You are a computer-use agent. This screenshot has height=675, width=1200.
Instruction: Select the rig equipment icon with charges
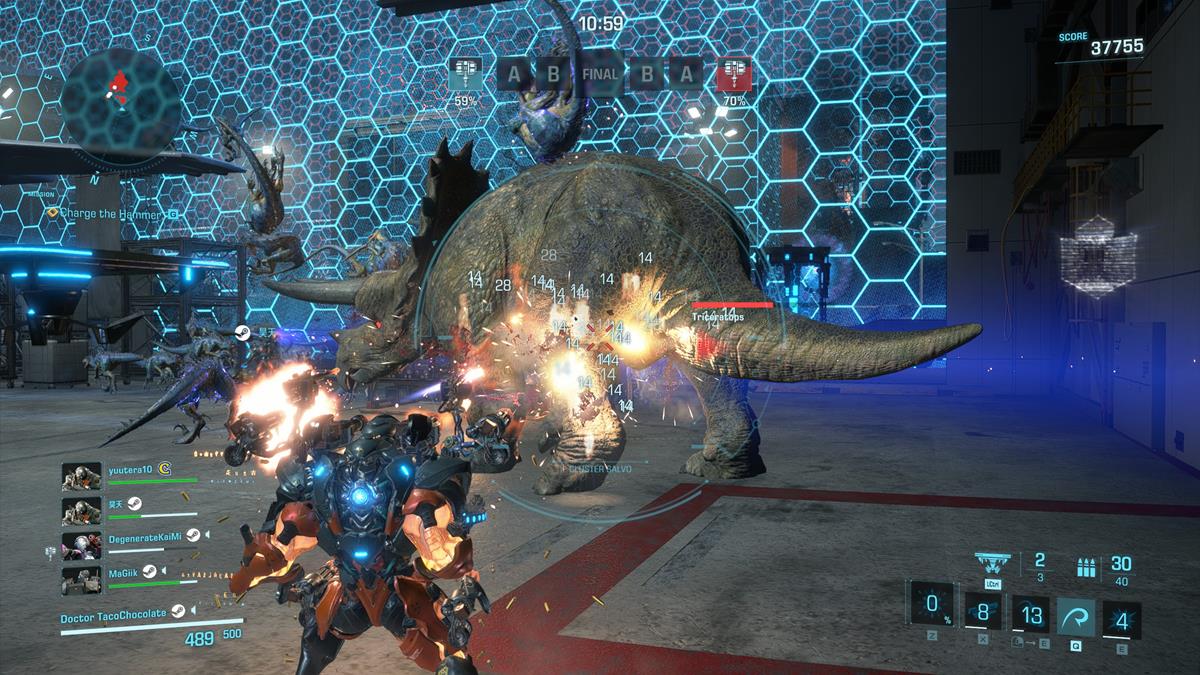coord(992,562)
